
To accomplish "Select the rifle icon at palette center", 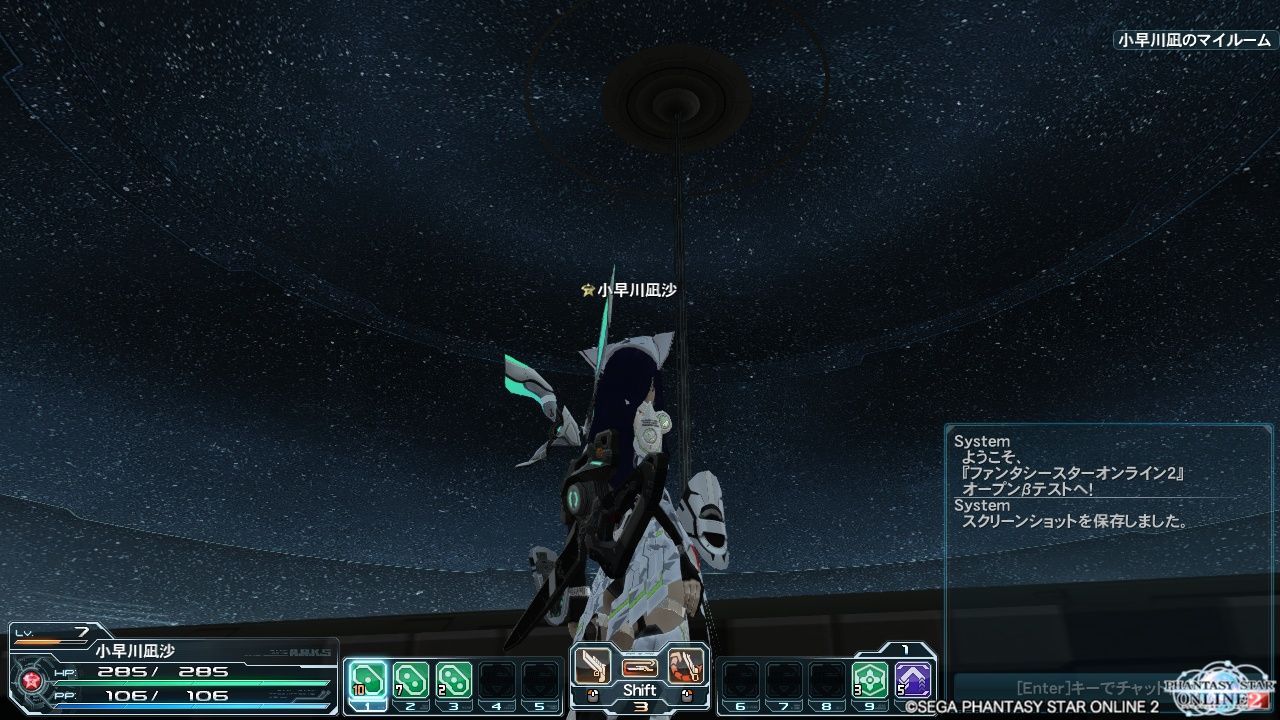I will (x=641, y=668).
